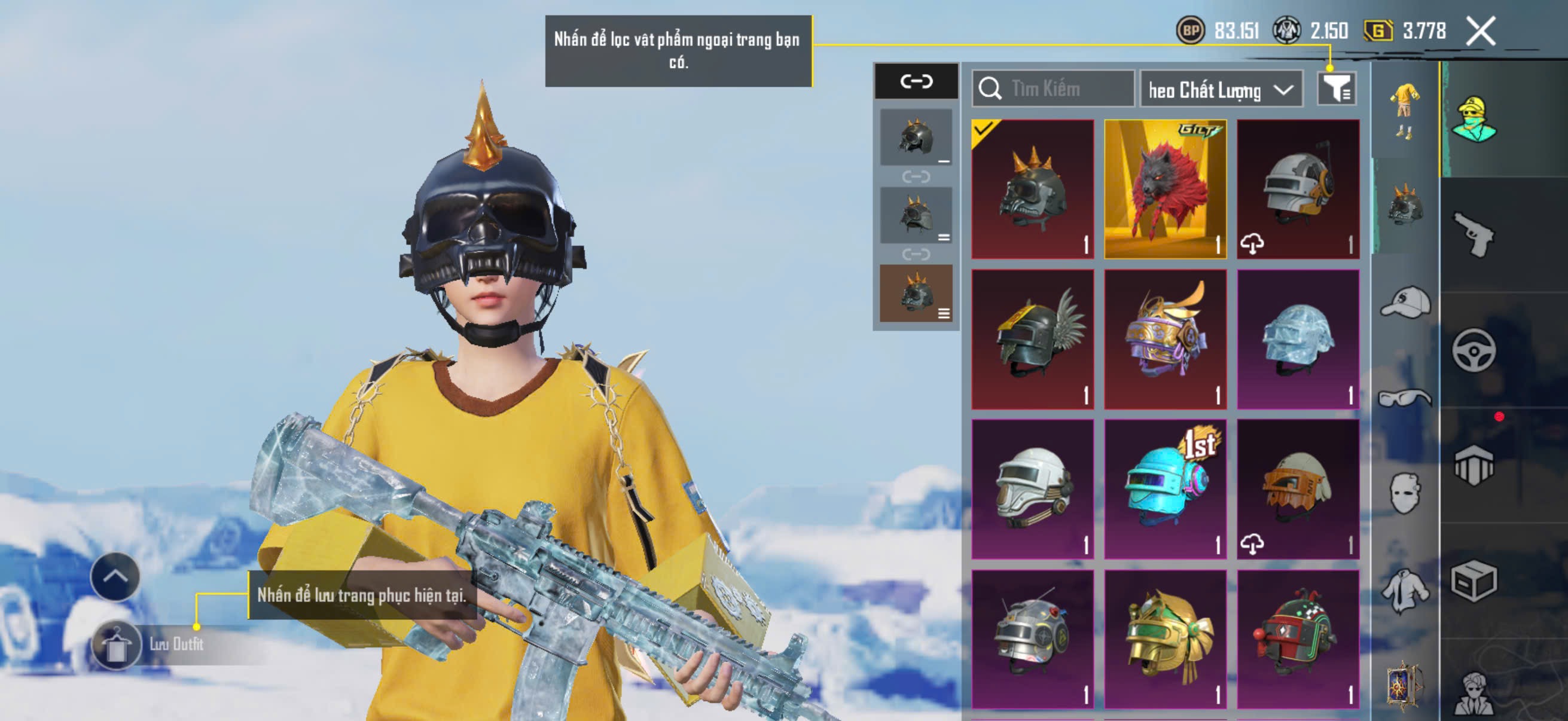This screenshot has height=721, width=1568.
Task: Expand the up-arrow circle button
Action: pyautogui.click(x=115, y=576)
